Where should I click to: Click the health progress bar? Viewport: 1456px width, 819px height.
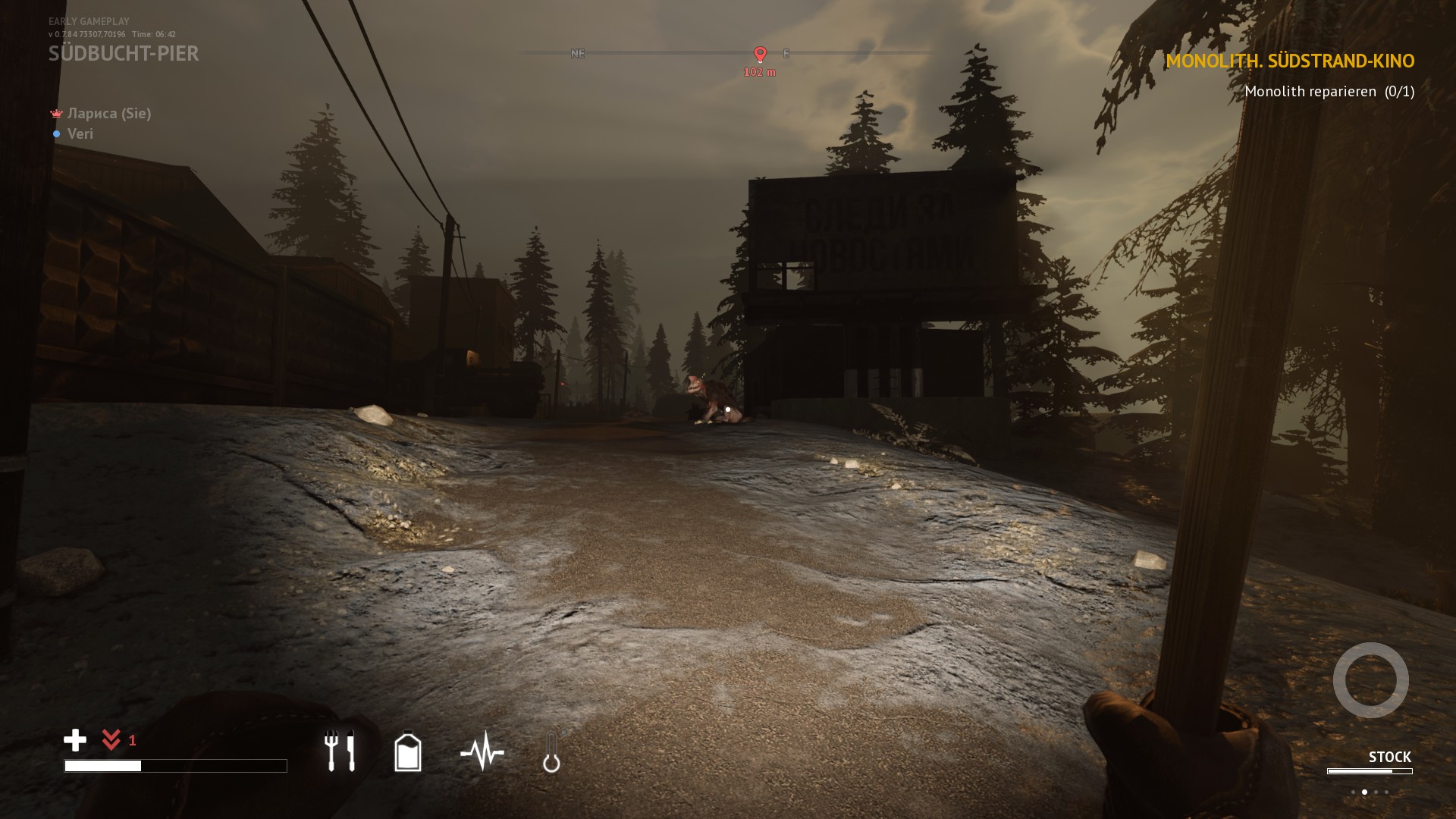pos(176,767)
